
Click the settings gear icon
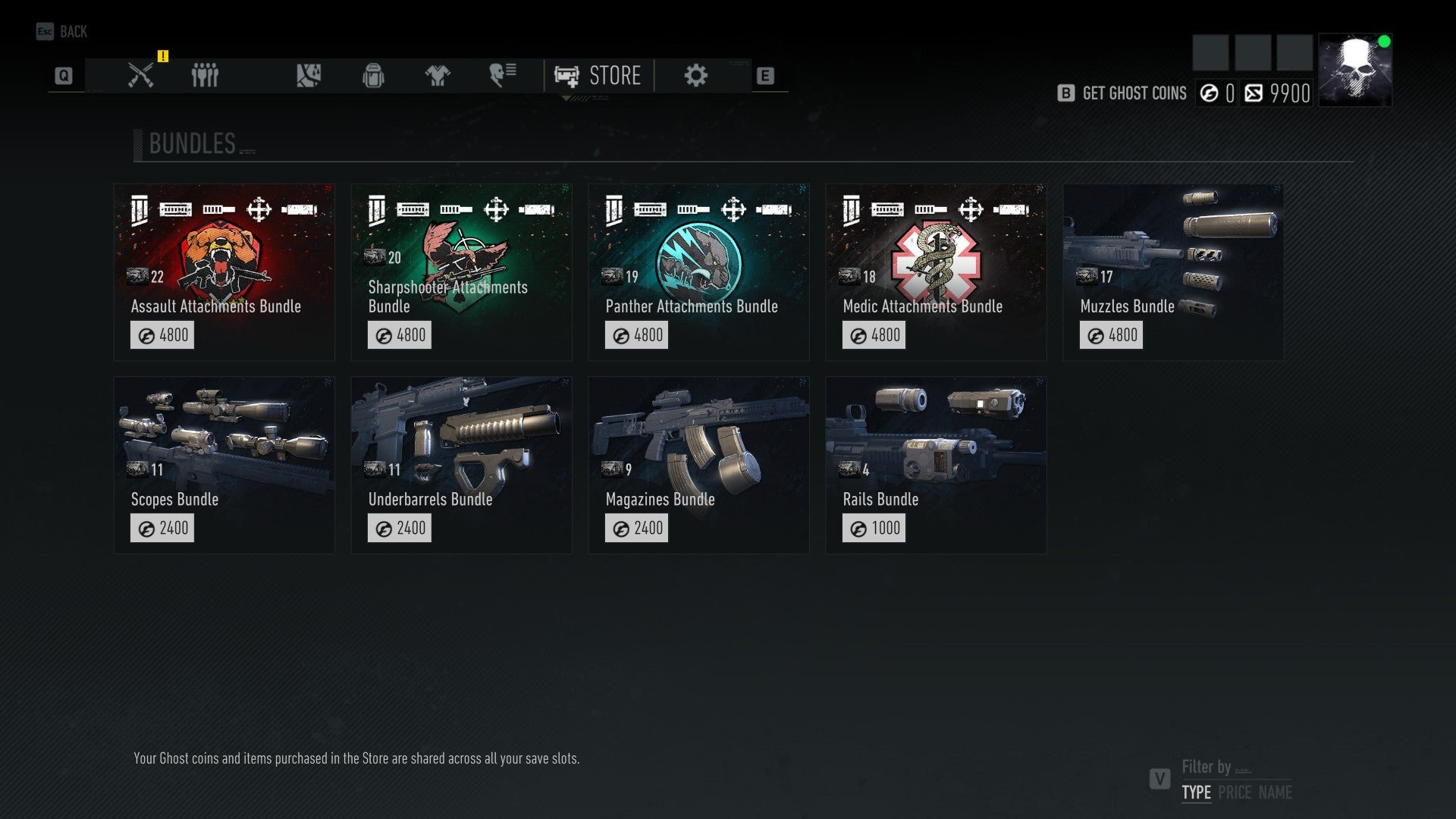point(695,75)
